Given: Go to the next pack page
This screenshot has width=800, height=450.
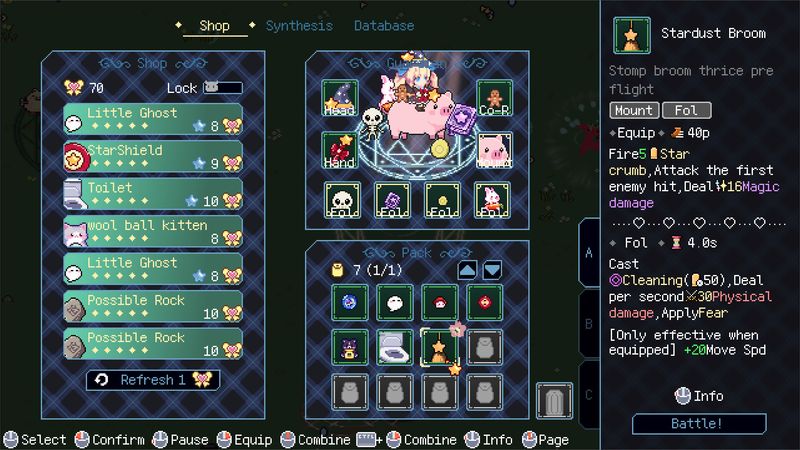Looking at the screenshot, I should pos(492,270).
